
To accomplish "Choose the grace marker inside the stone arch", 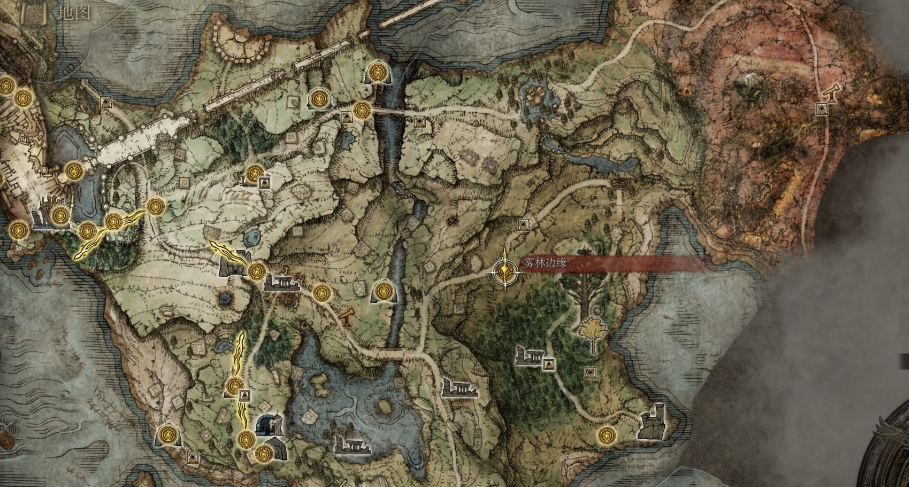I will pyautogui.click(x=383, y=291).
